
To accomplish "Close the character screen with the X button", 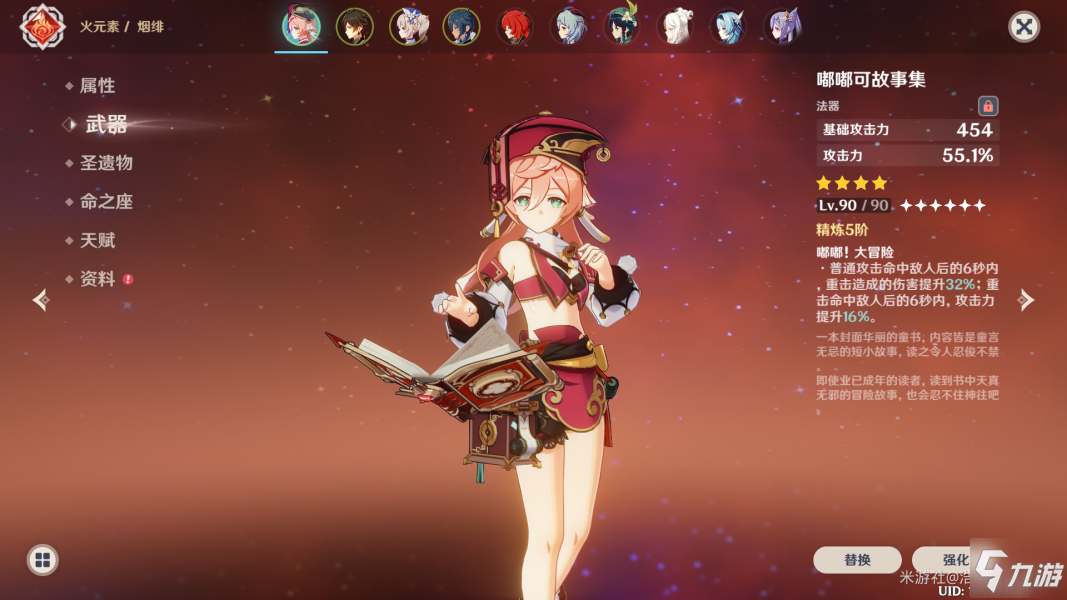I will pos(1023,26).
